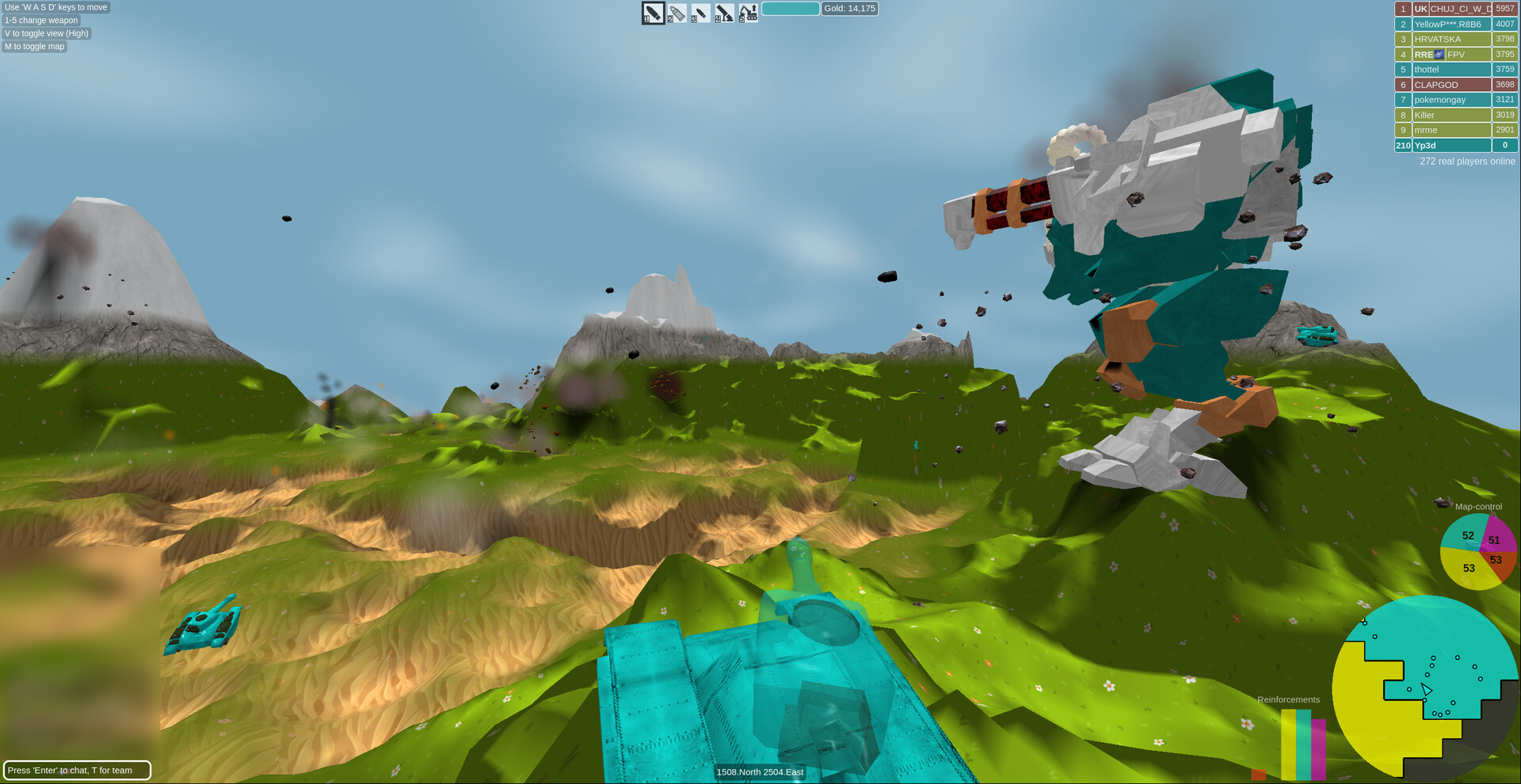This screenshot has width=1521, height=784.
Task: Select the heavy shell weapon in slot 1
Action: pos(652,13)
